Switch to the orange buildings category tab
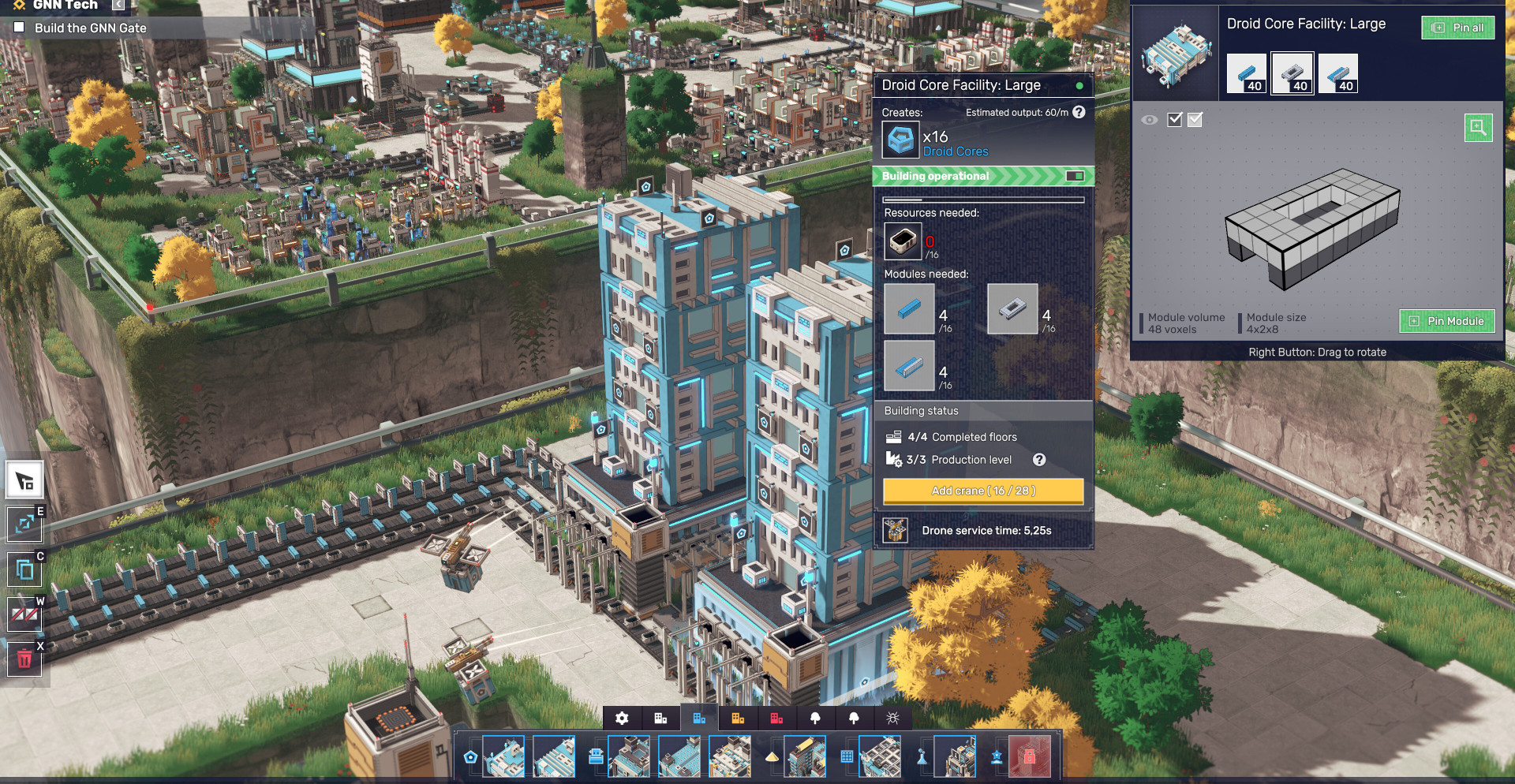 click(738, 718)
